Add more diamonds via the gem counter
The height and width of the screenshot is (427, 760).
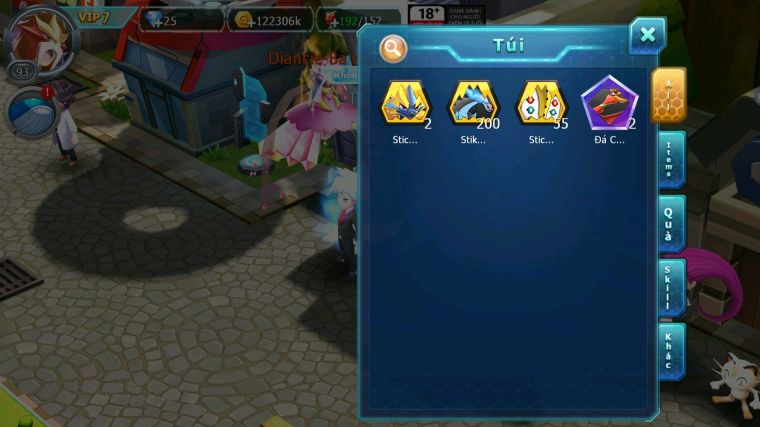point(180,19)
